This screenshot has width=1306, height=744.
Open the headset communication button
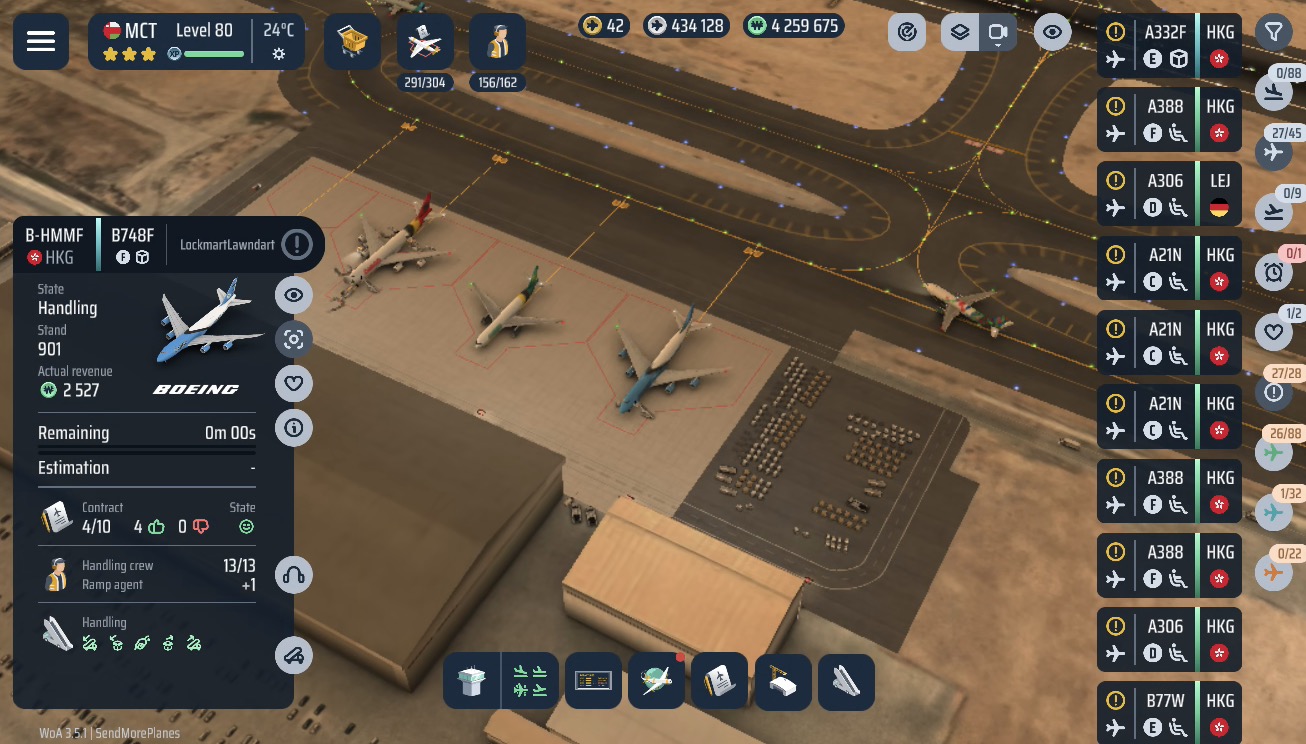click(x=294, y=575)
